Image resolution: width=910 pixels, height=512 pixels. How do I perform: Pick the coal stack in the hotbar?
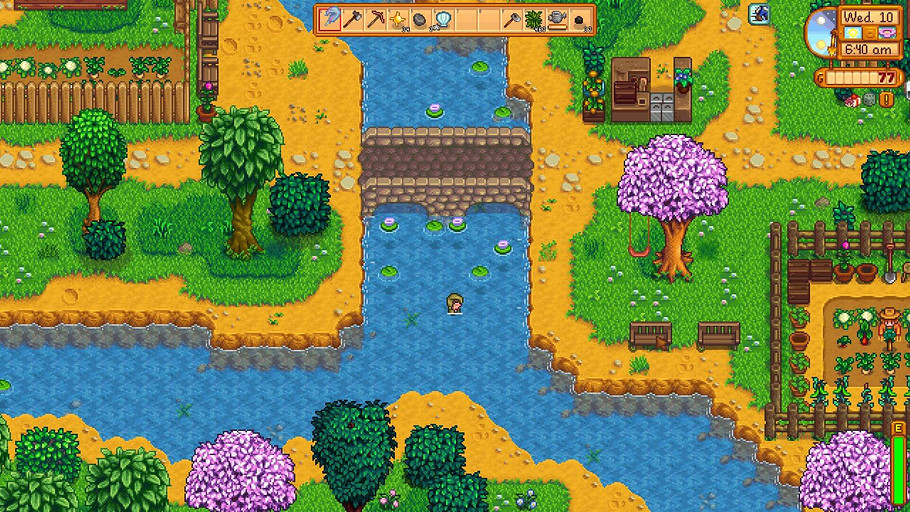[578, 18]
